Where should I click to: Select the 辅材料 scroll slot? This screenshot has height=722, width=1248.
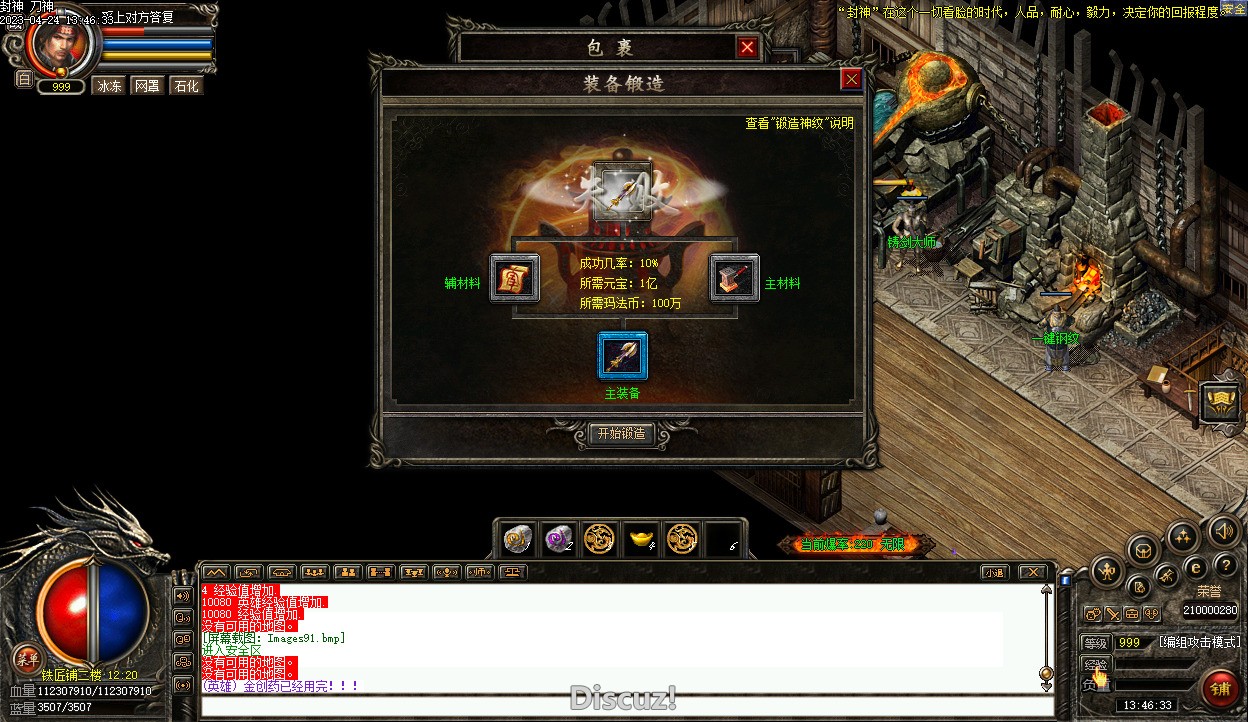pyautogui.click(x=515, y=279)
